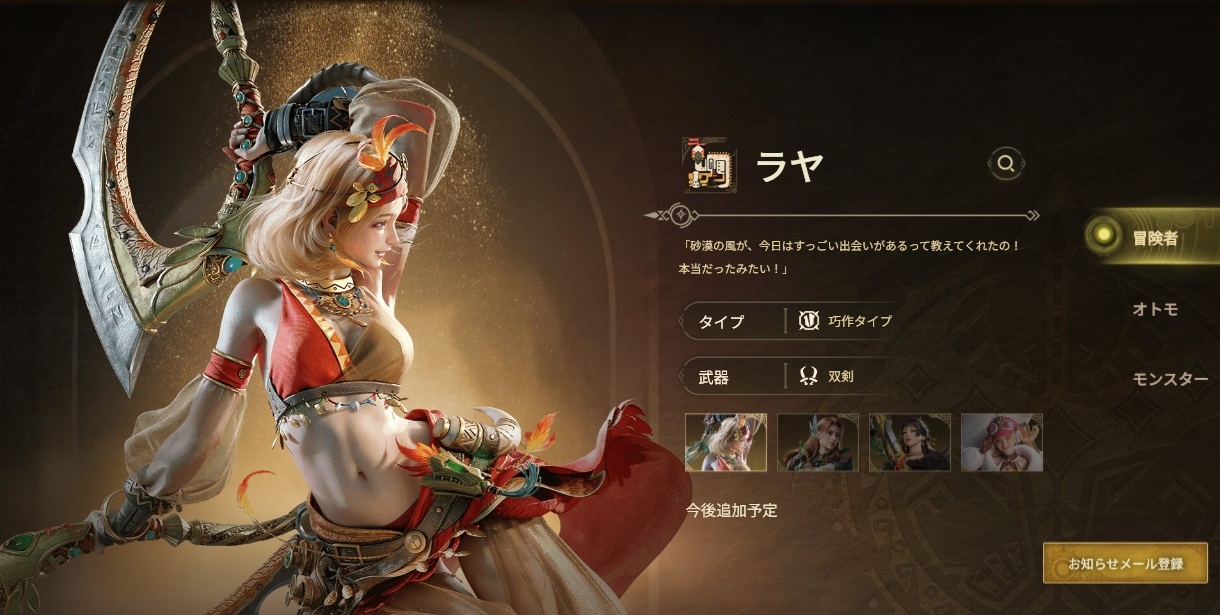
Task: Click the magnifier icon beside ラヤ
Action: click(1006, 163)
